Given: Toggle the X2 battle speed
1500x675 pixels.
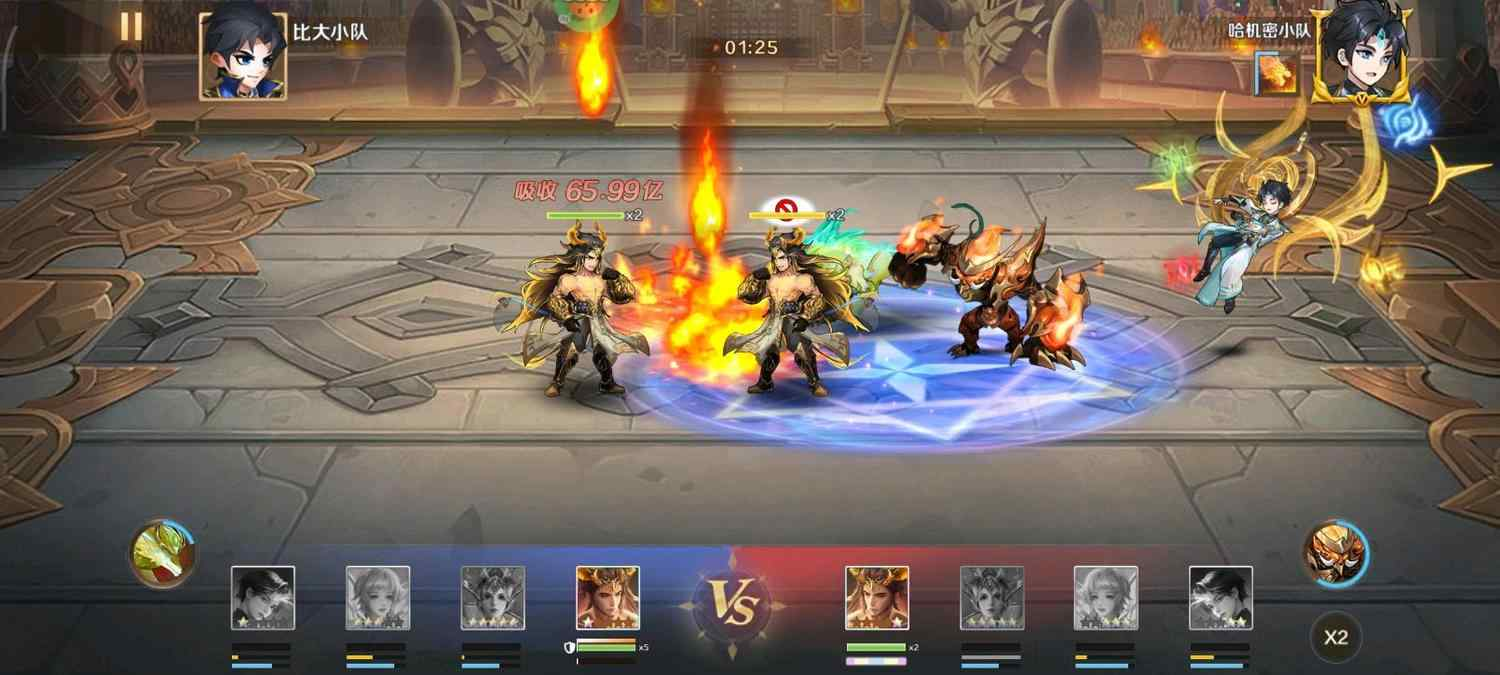Looking at the screenshot, I should [x=1336, y=637].
